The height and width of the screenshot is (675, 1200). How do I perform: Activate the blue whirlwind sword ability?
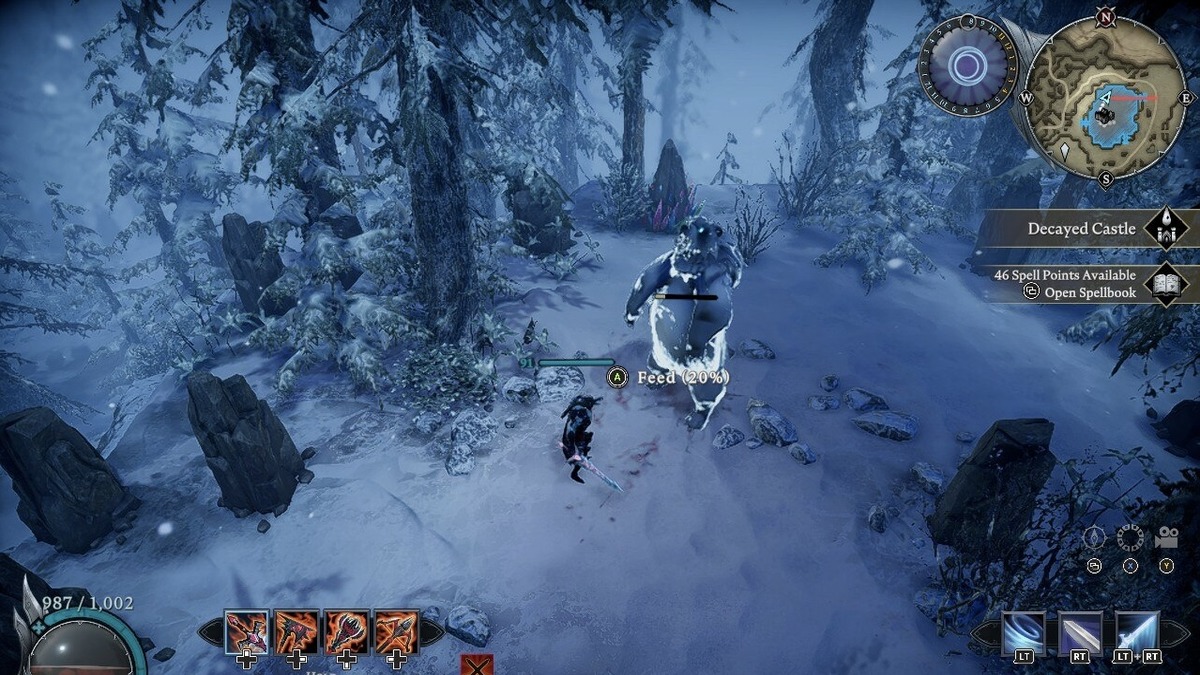click(1023, 632)
